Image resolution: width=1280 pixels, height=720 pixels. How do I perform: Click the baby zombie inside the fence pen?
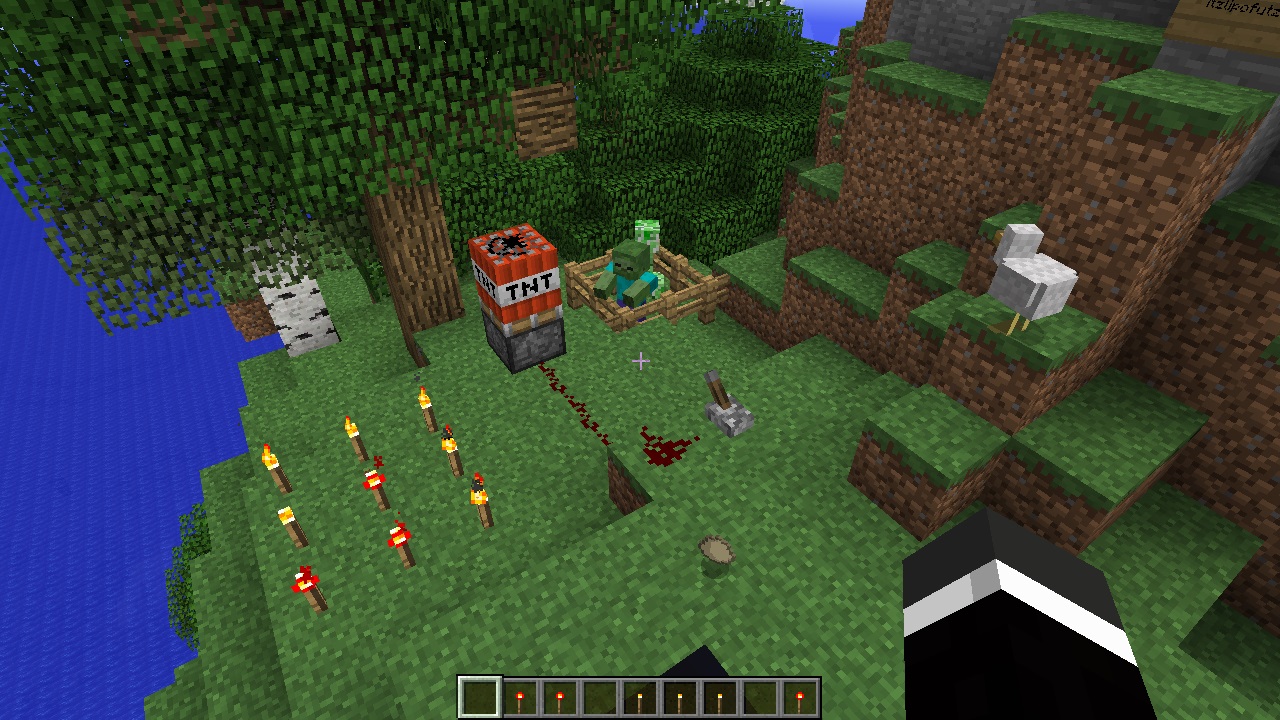[630, 270]
